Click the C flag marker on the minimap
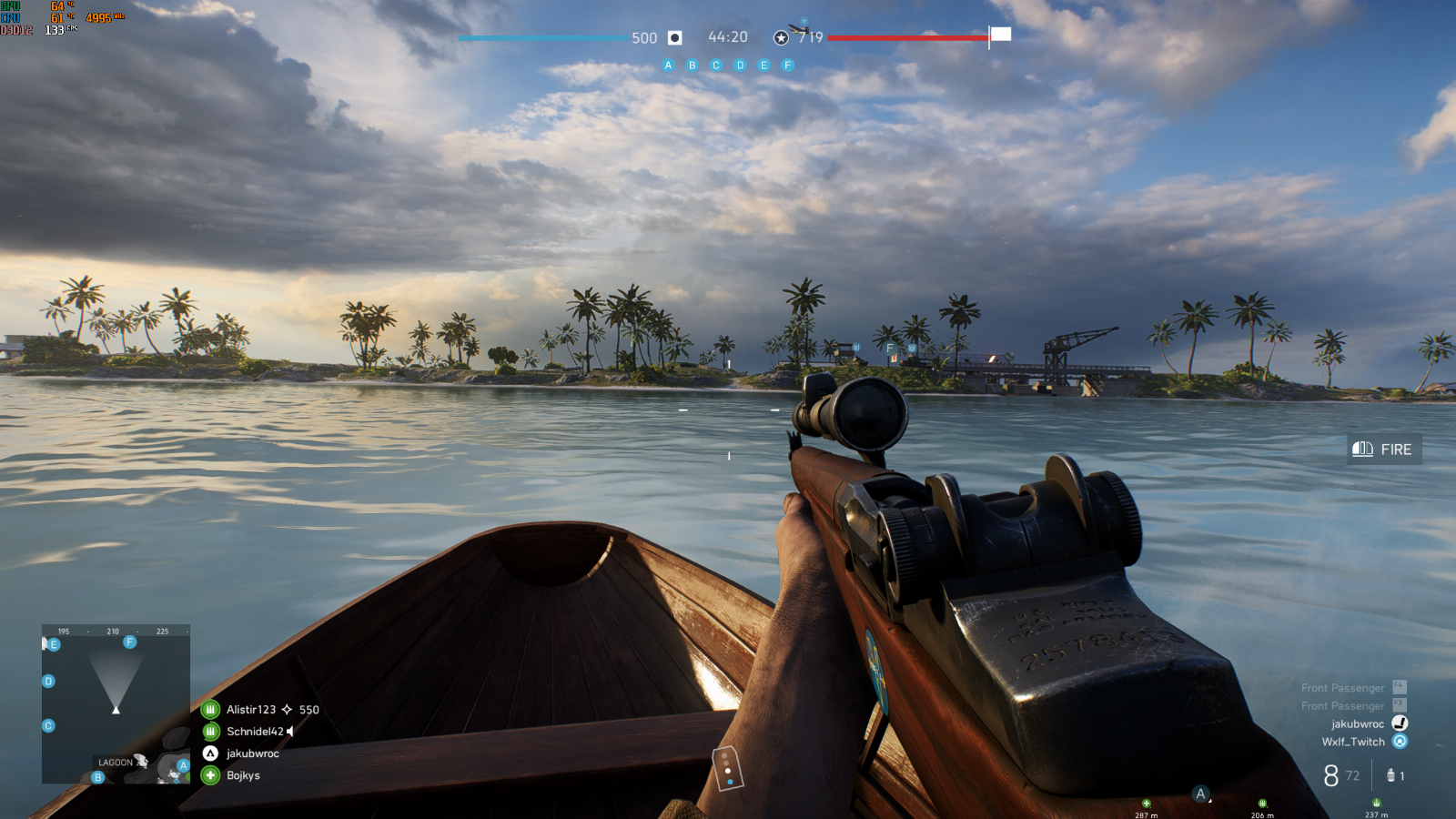Viewport: 1456px width, 819px height. pos(48,725)
